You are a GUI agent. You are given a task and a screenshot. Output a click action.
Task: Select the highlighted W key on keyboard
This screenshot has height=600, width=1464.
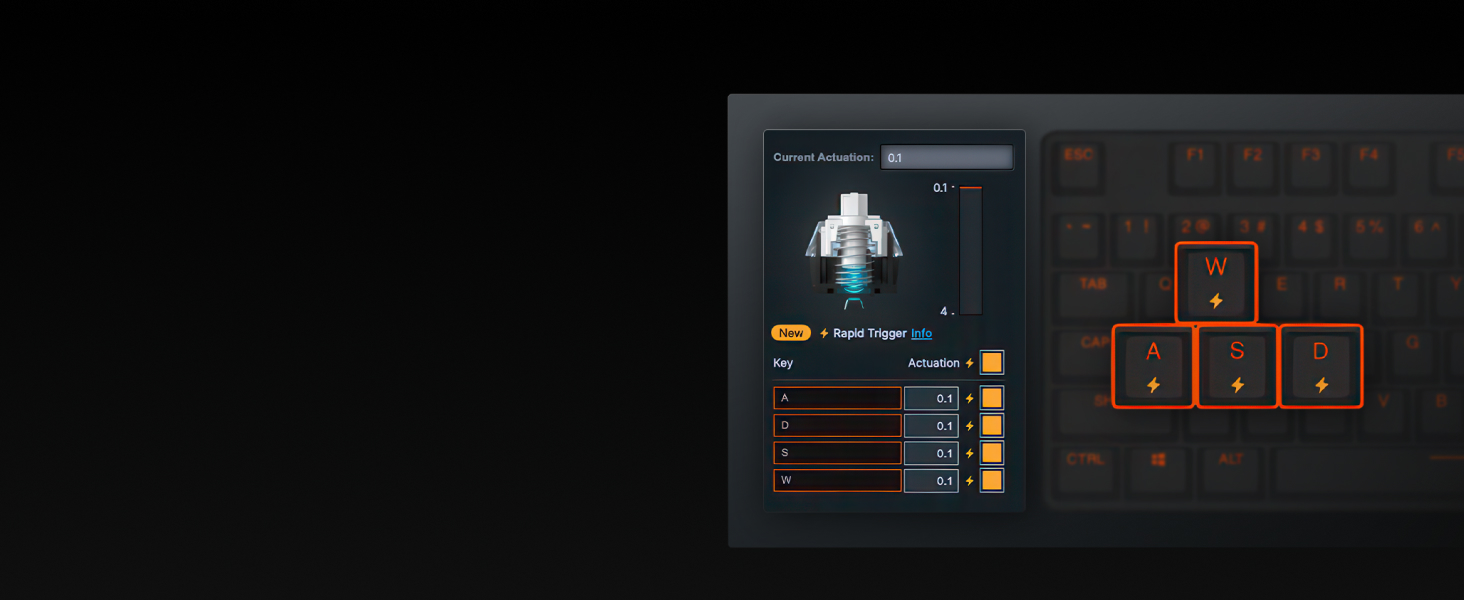[1216, 282]
